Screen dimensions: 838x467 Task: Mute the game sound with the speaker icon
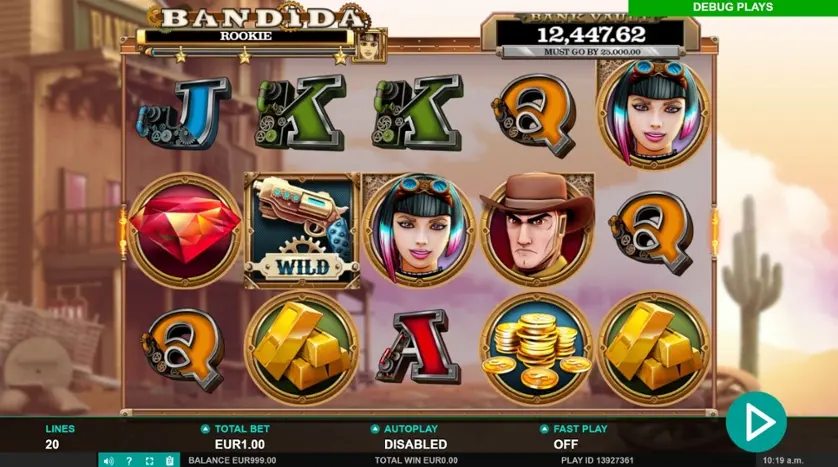109,460
